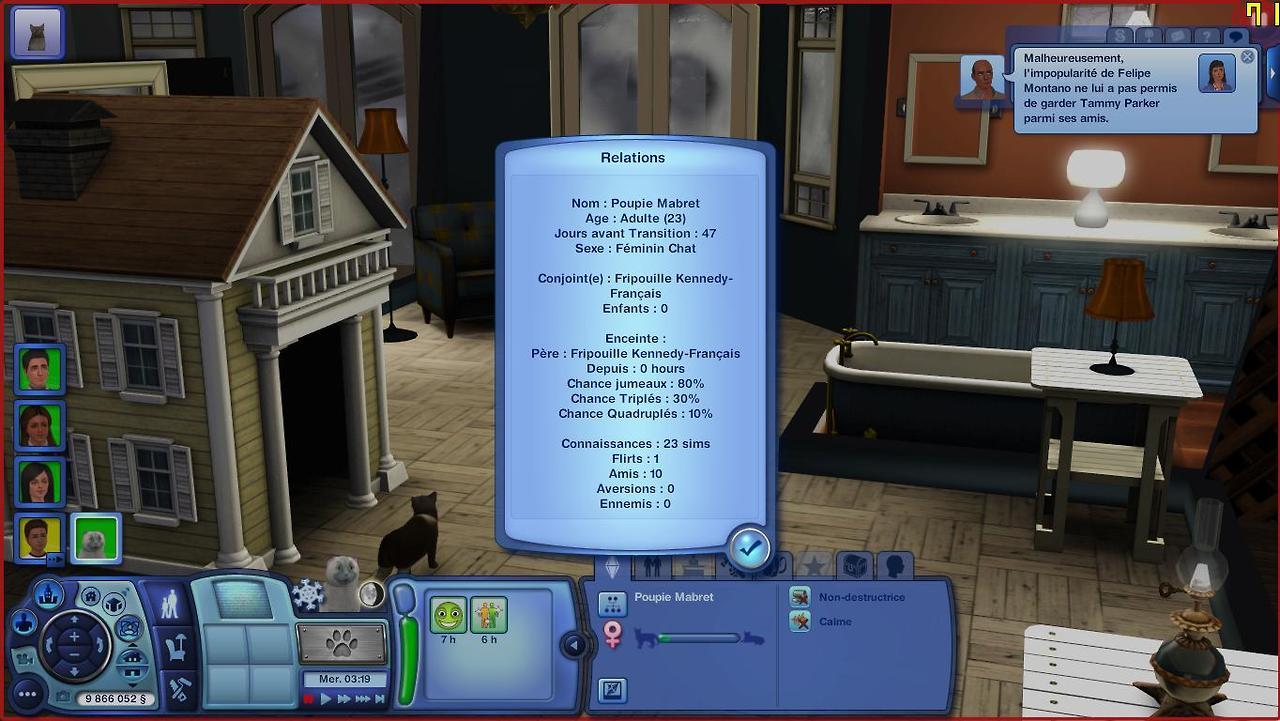The image size is (1280, 721).
Task: Set game speed to double fast-forward
Action: (x=344, y=699)
